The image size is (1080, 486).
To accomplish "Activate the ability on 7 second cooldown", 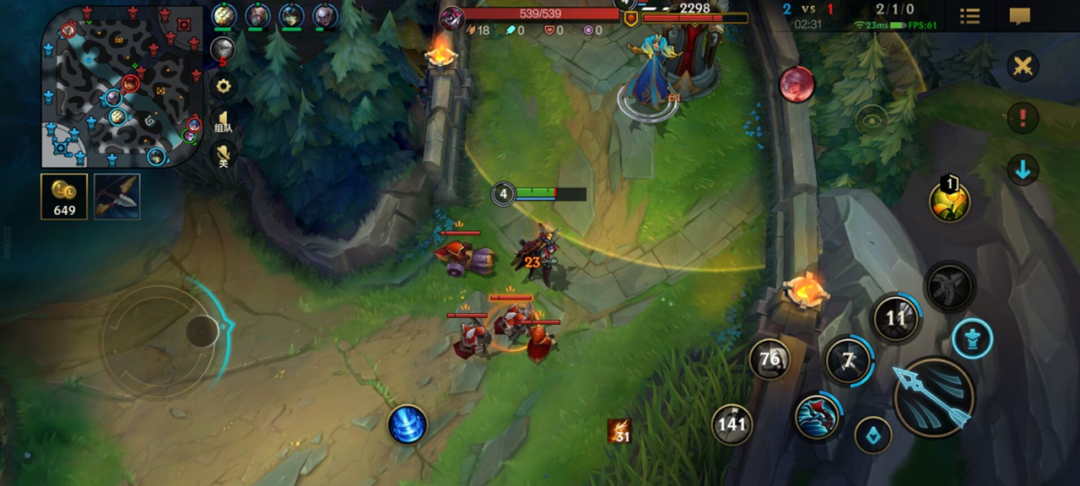I will pos(848,360).
